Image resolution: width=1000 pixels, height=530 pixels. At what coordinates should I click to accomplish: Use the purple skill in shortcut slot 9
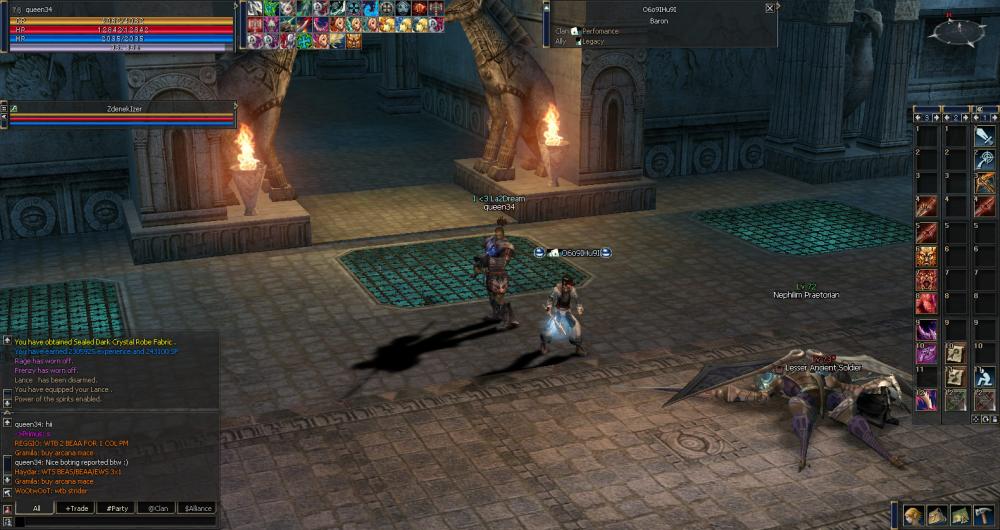[926, 328]
